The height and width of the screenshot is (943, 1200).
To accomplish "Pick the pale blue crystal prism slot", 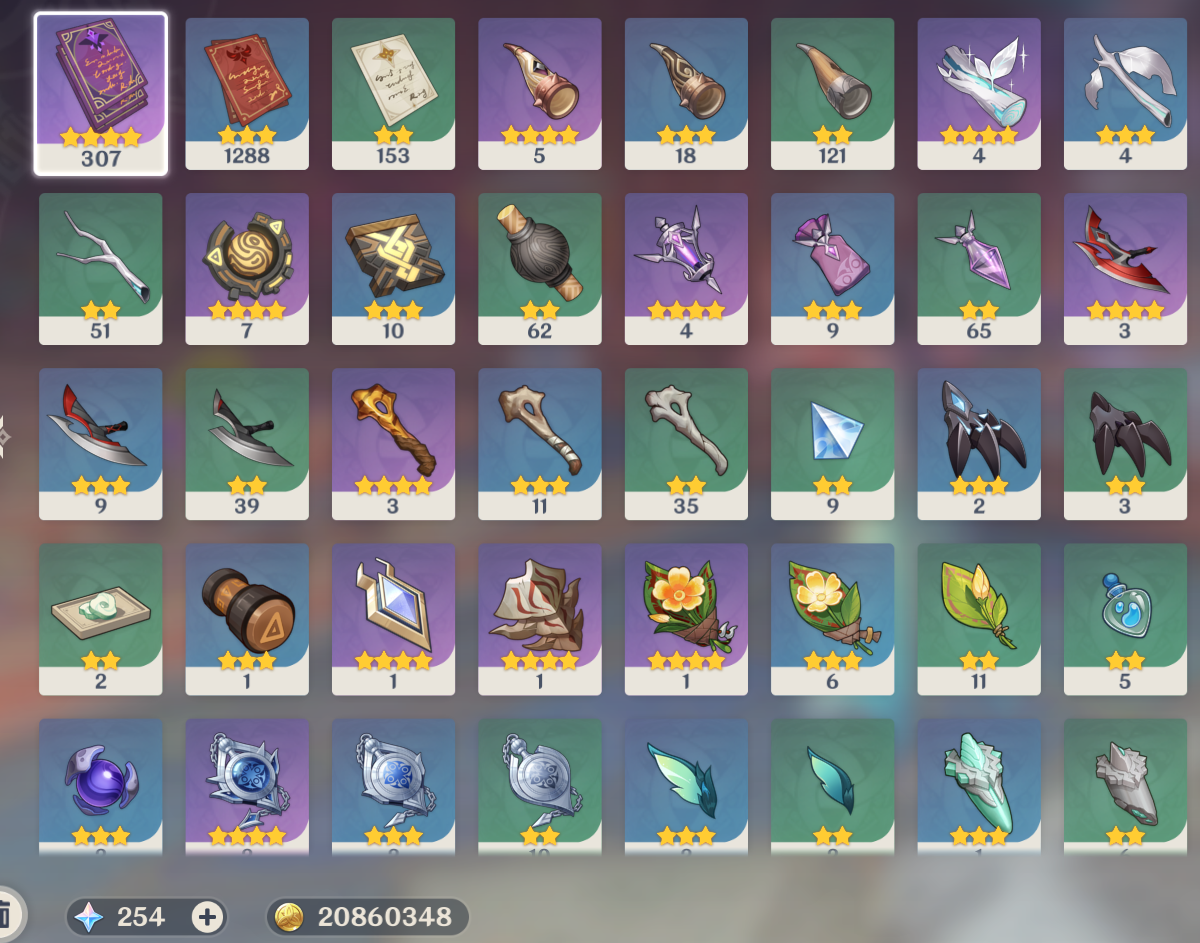I will pos(832,443).
